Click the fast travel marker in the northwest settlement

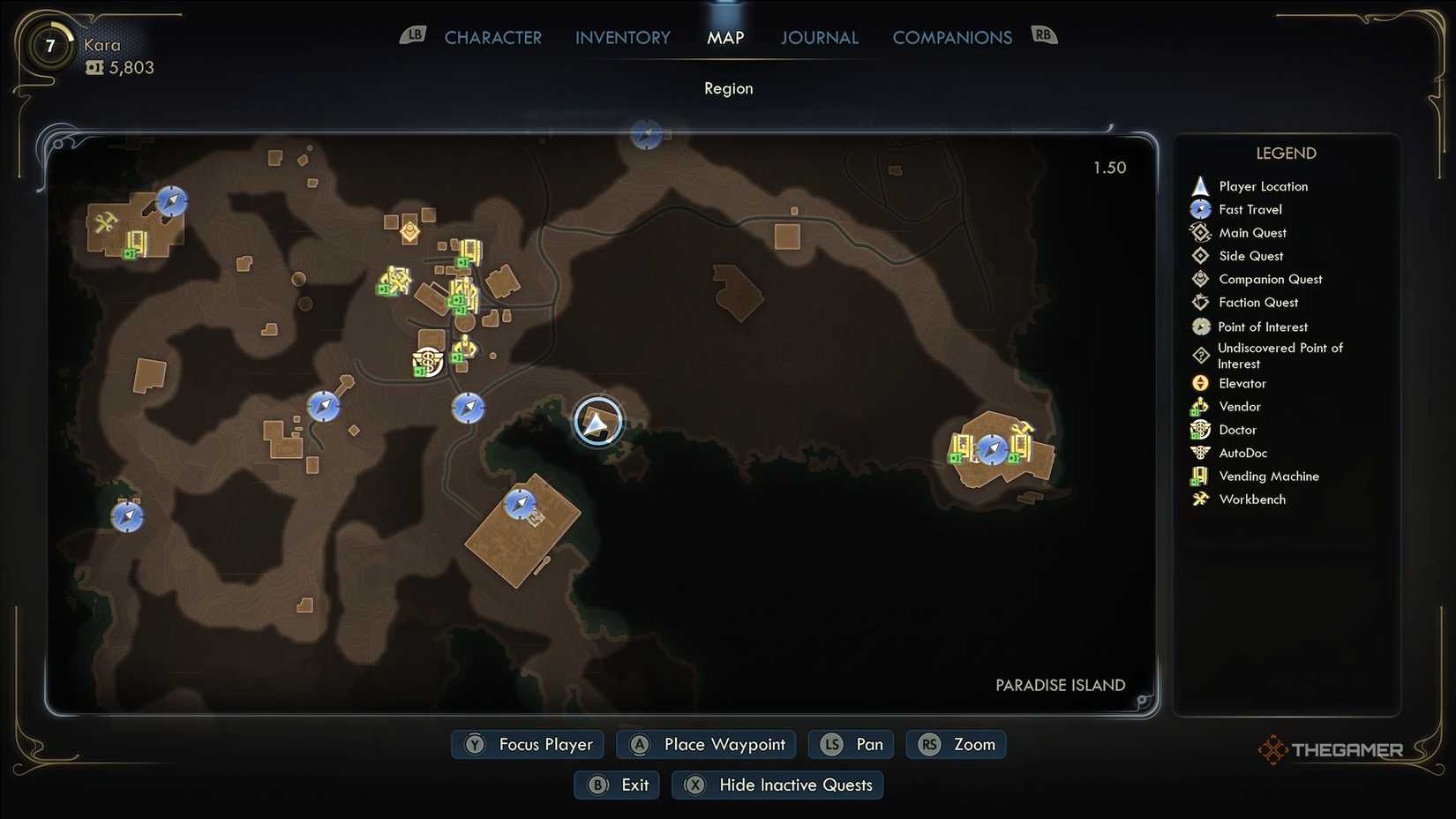pos(170,201)
